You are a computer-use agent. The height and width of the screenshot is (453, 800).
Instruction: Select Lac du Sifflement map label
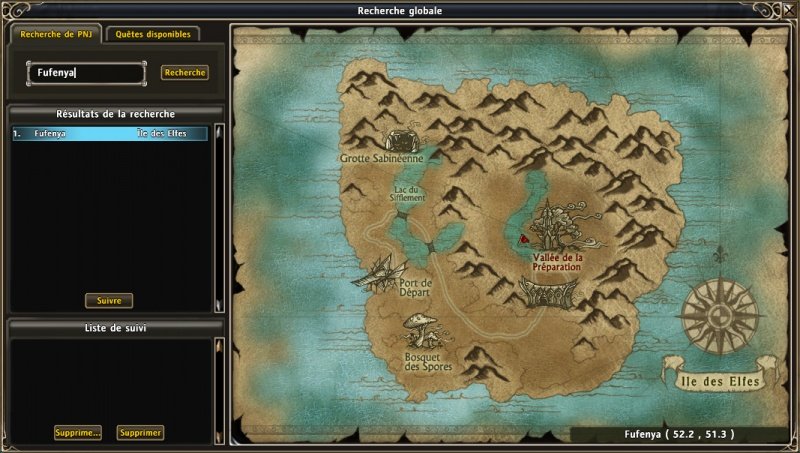(x=407, y=193)
